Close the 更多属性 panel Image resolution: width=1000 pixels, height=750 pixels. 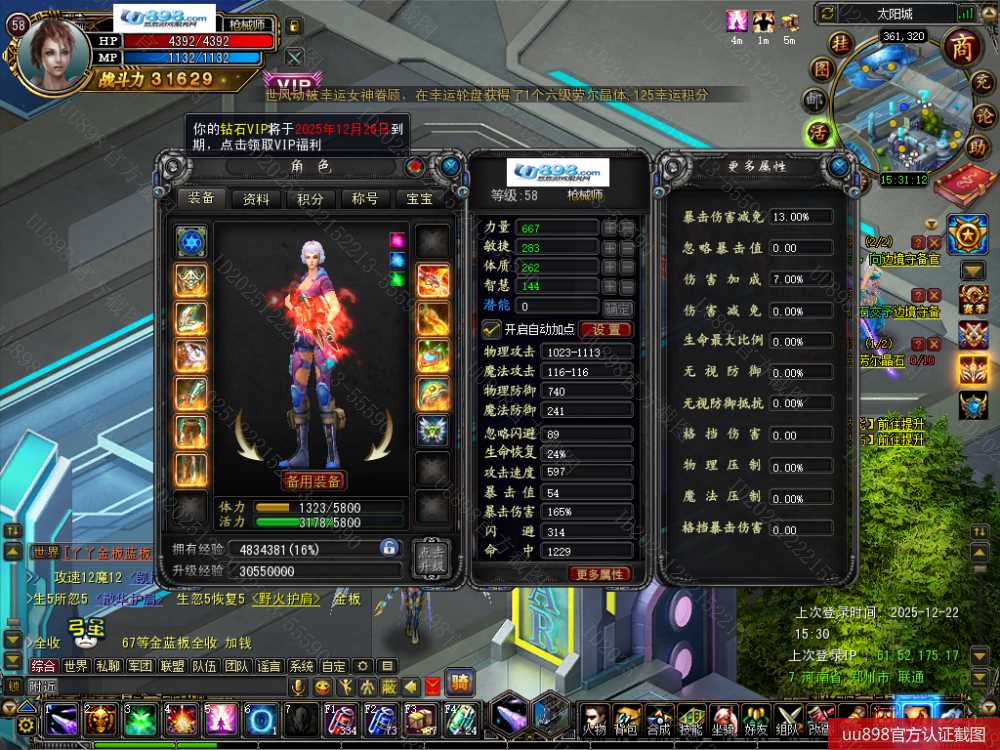pyautogui.click(x=838, y=166)
